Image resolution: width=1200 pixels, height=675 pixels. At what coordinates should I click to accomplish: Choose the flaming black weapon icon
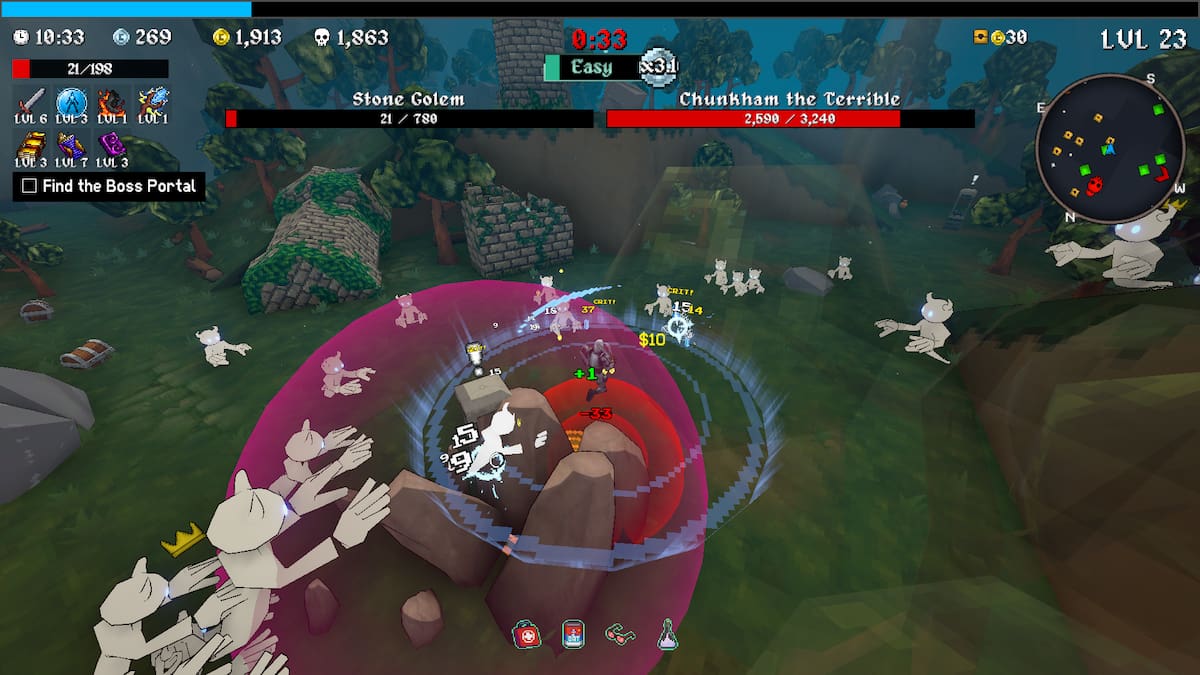(111, 102)
